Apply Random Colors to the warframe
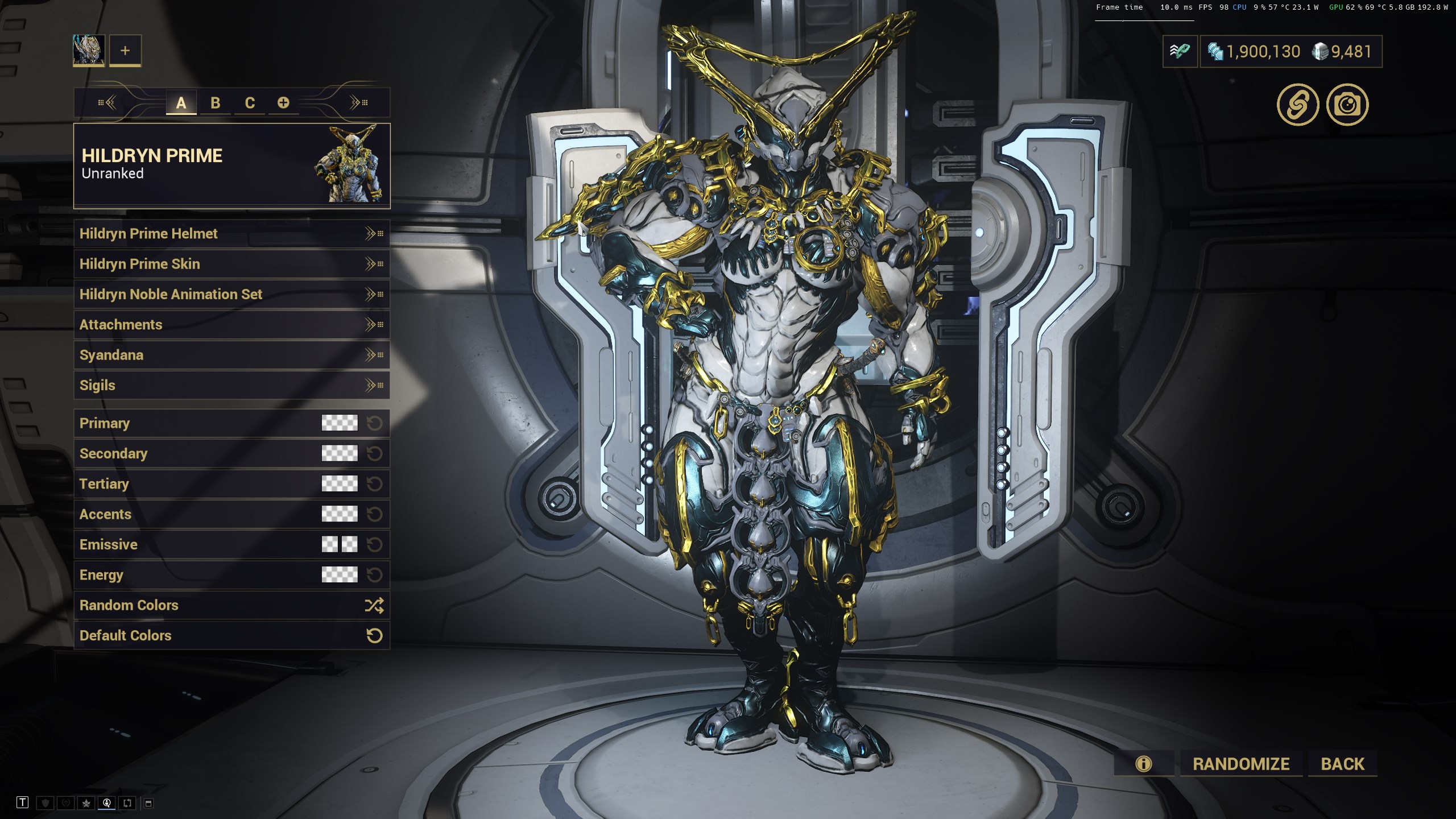 point(231,605)
